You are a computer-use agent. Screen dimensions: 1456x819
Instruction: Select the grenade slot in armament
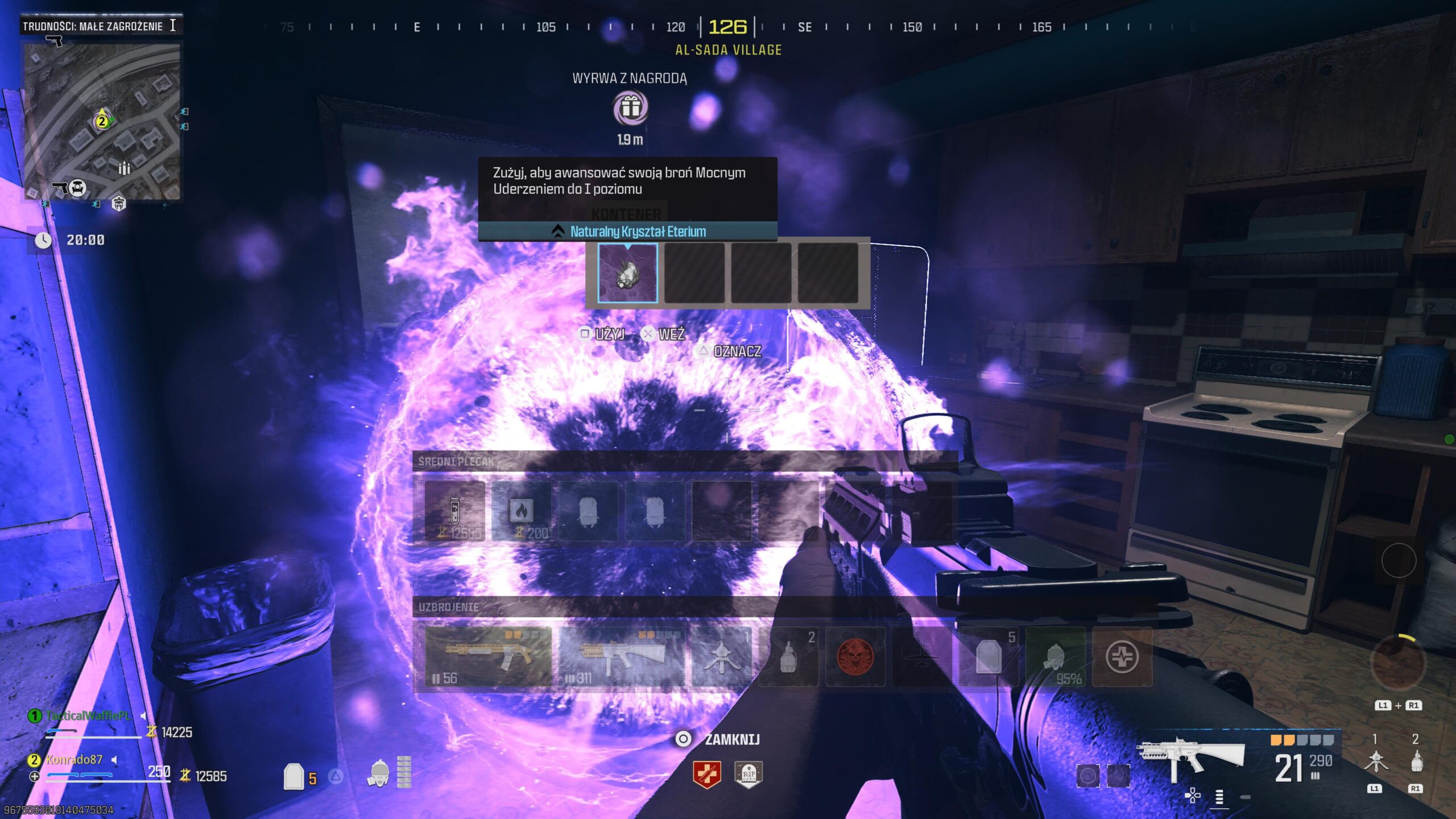(x=788, y=656)
